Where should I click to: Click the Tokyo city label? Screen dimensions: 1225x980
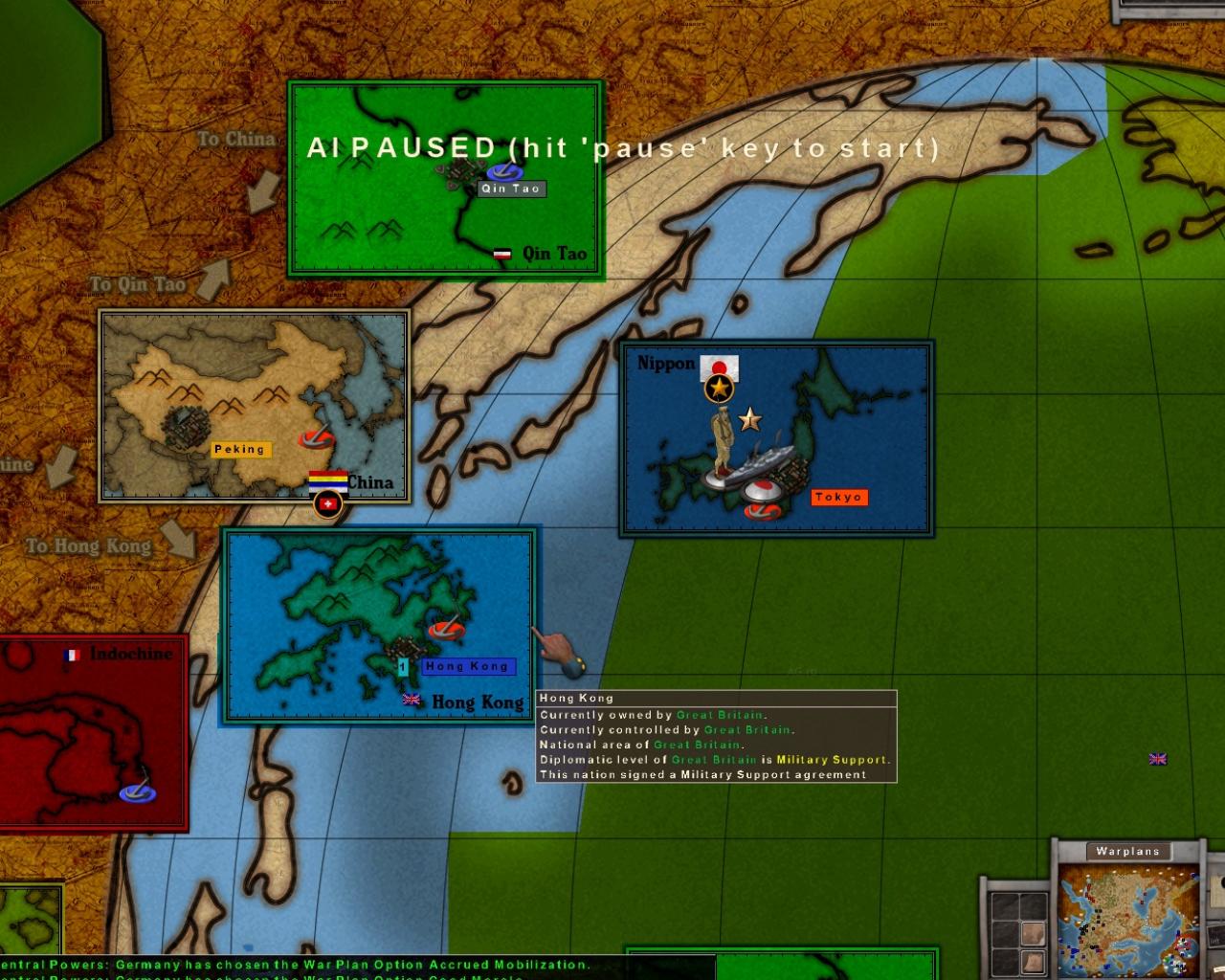pos(838,497)
